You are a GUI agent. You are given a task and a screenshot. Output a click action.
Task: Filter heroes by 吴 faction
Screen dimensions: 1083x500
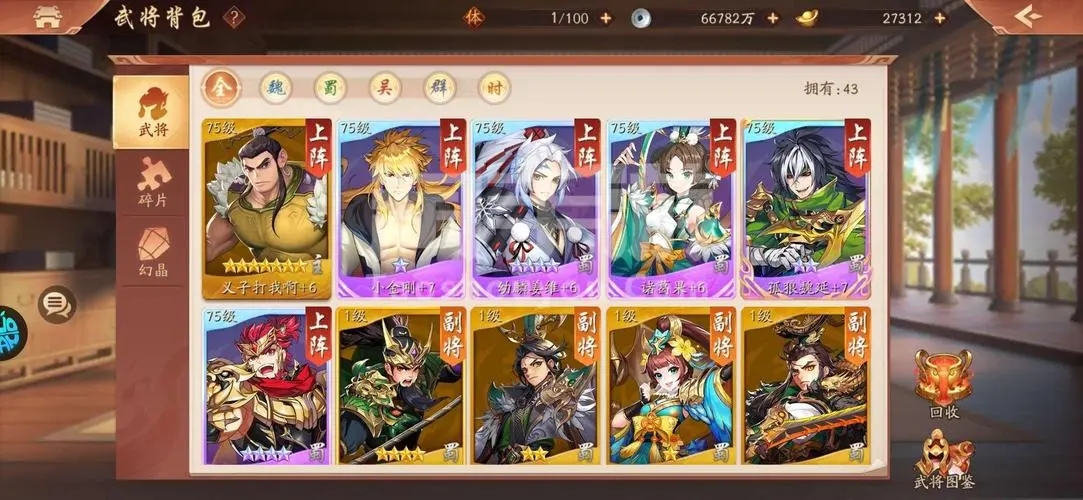pyautogui.click(x=385, y=88)
